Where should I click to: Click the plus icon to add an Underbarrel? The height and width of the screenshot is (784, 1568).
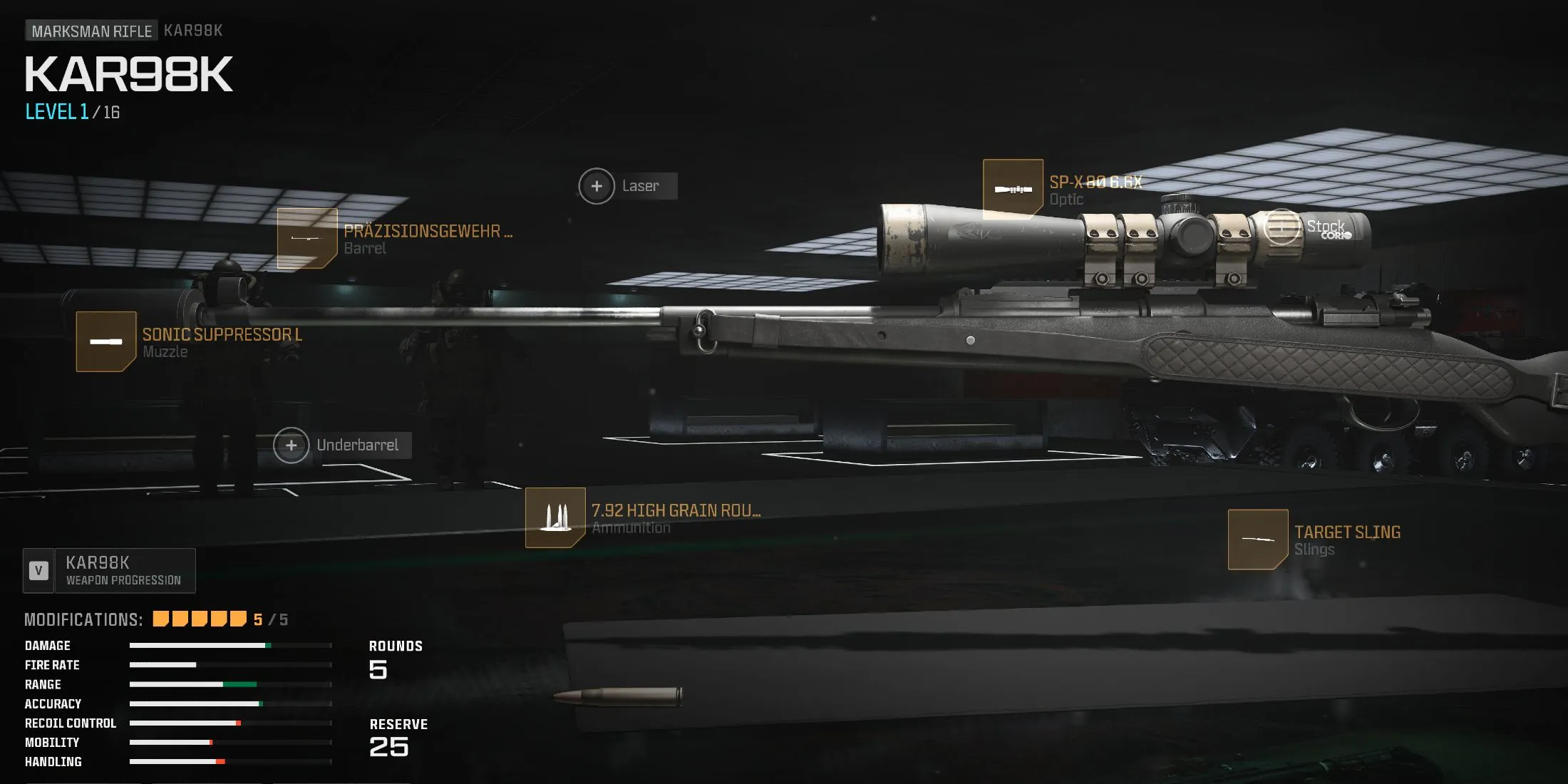point(292,445)
